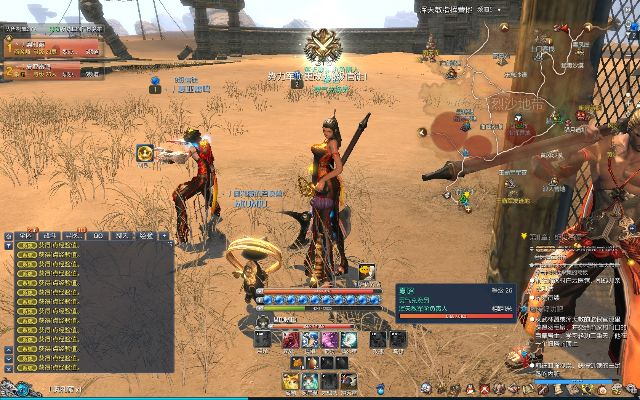Select the second quest tracker entry
The width and height of the screenshot is (640, 400).
tap(53, 70)
